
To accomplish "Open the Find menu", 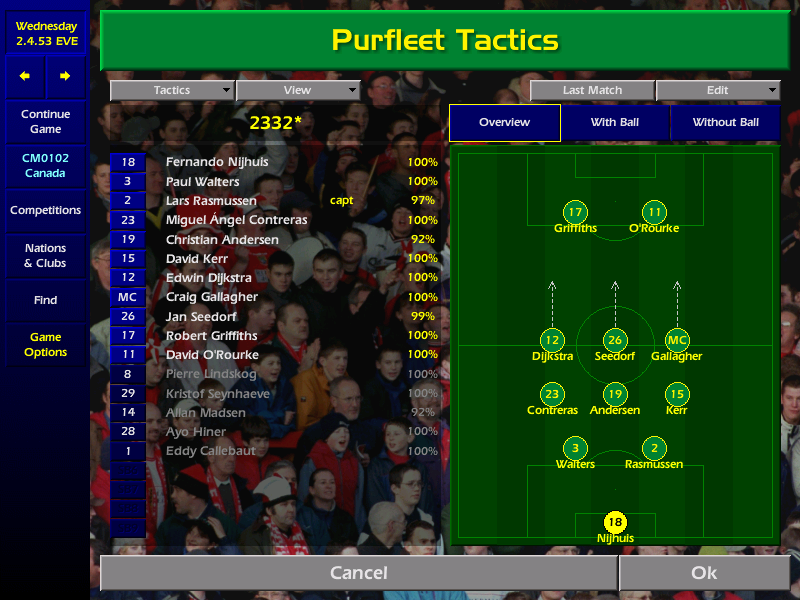I will pyautogui.click(x=45, y=300).
